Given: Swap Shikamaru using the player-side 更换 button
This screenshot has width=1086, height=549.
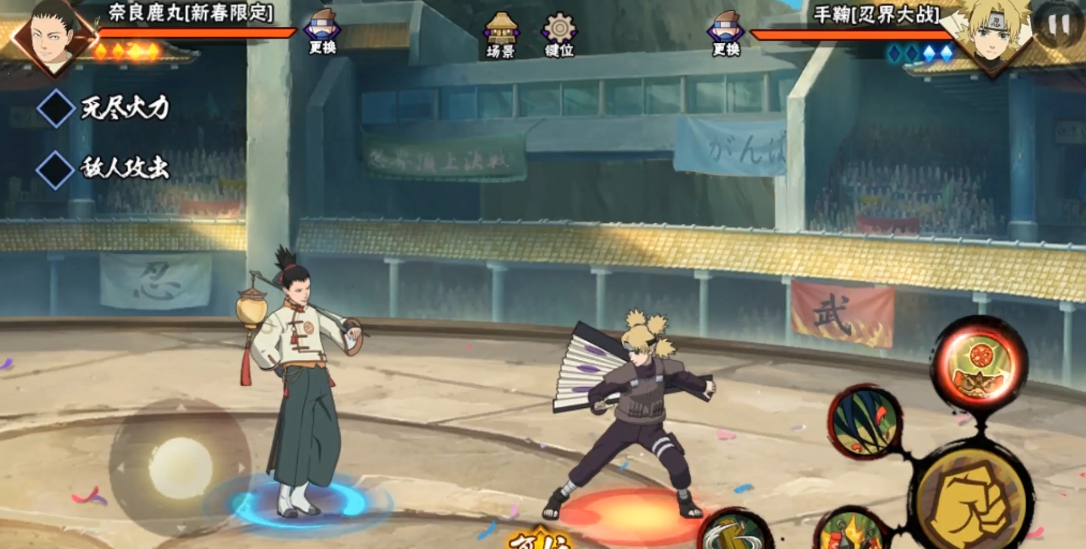Looking at the screenshot, I should (x=322, y=30).
